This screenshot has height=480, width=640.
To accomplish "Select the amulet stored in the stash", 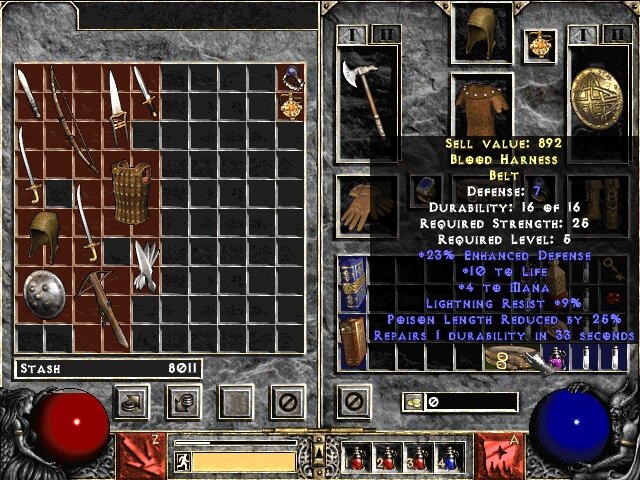I will pos(291,105).
